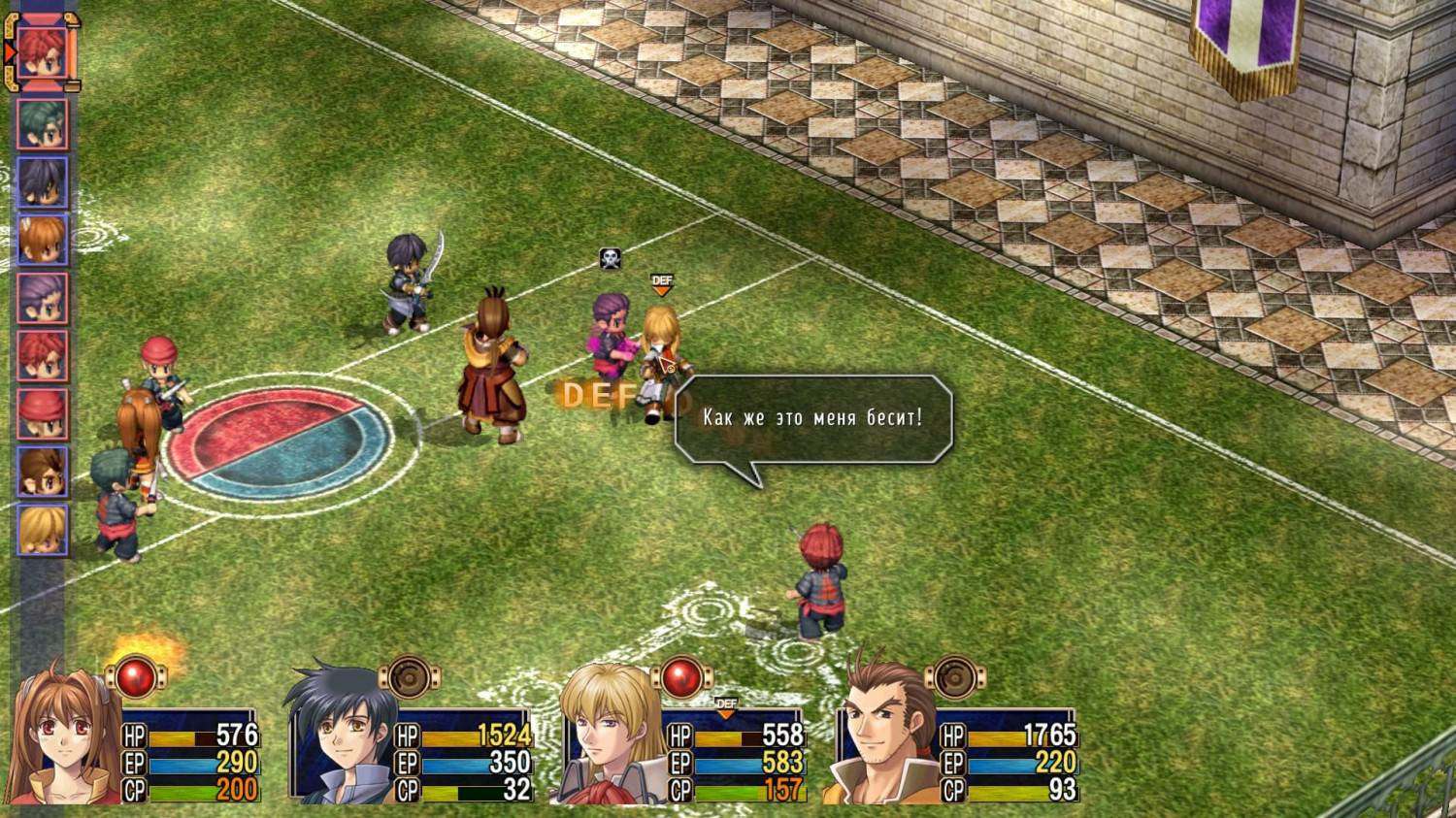1456x818 pixels.
Task: Trigger the flaming S-Break orb above Estelle
Action: click(x=136, y=674)
